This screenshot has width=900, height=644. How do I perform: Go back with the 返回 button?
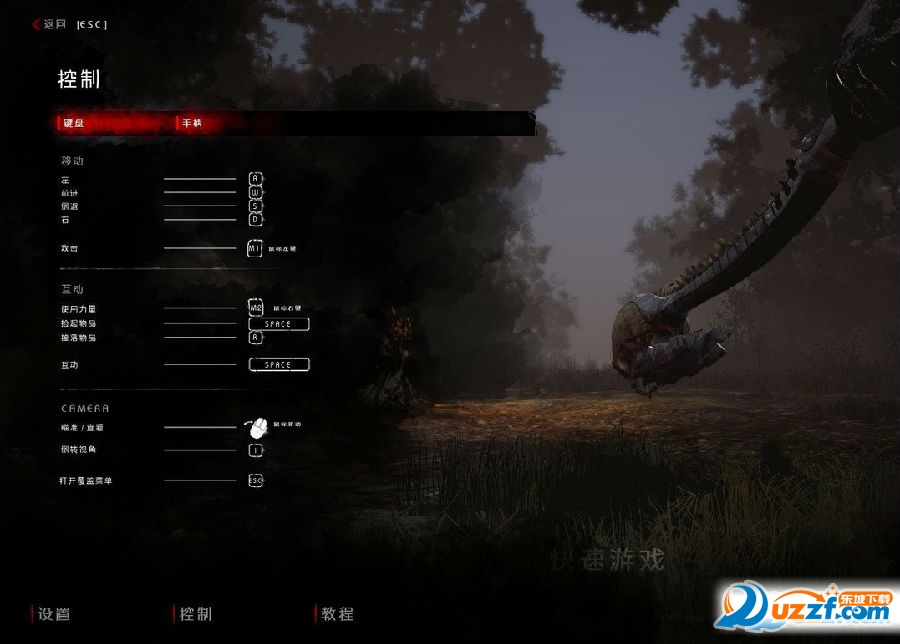[54, 23]
